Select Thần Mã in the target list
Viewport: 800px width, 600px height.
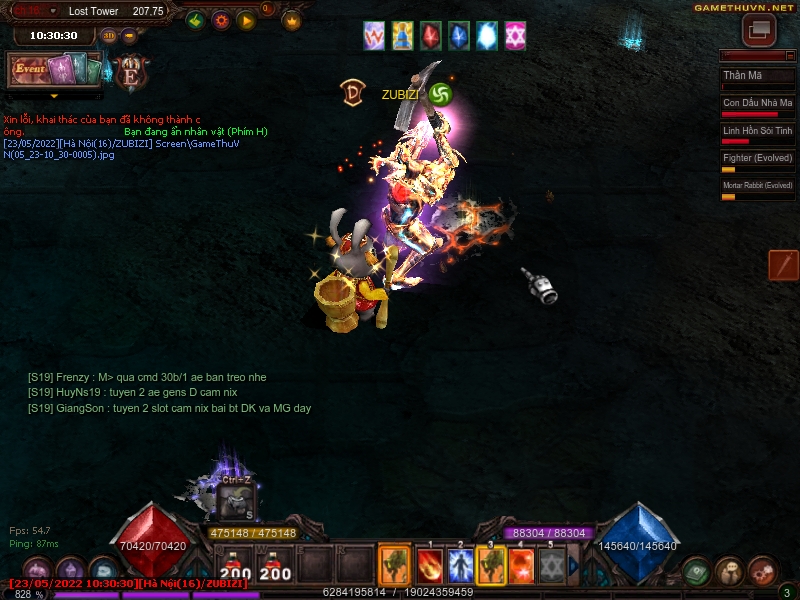tap(757, 76)
